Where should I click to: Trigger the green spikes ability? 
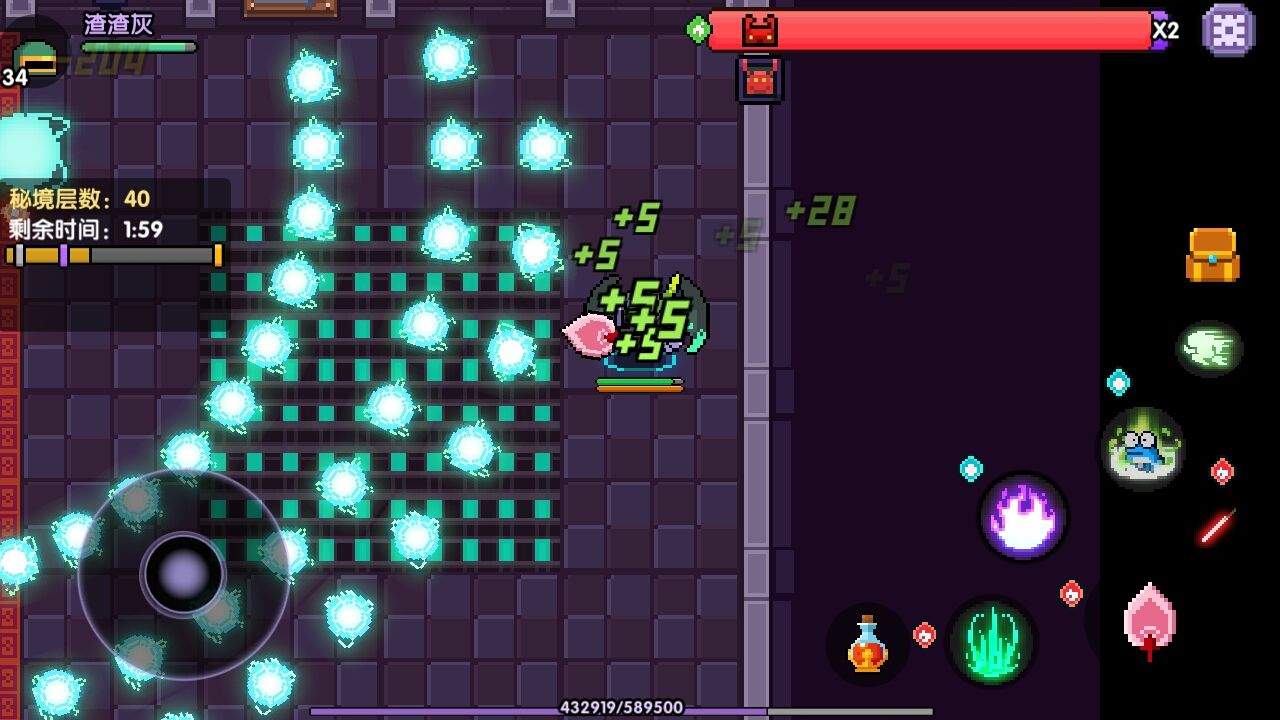pyautogui.click(x=991, y=641)
